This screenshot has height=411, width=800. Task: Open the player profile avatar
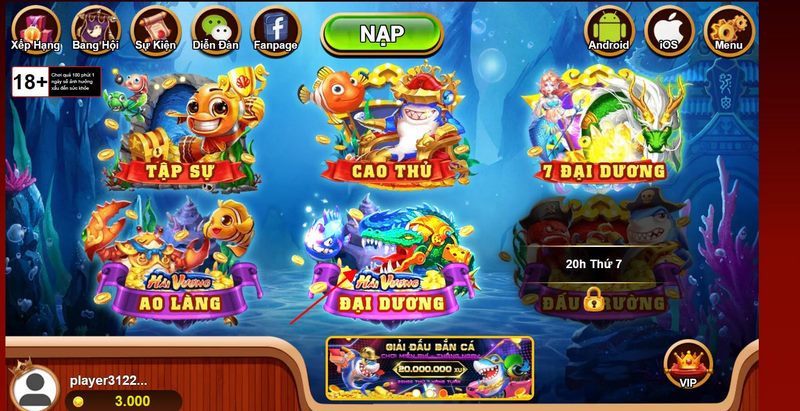coord(36,388)
